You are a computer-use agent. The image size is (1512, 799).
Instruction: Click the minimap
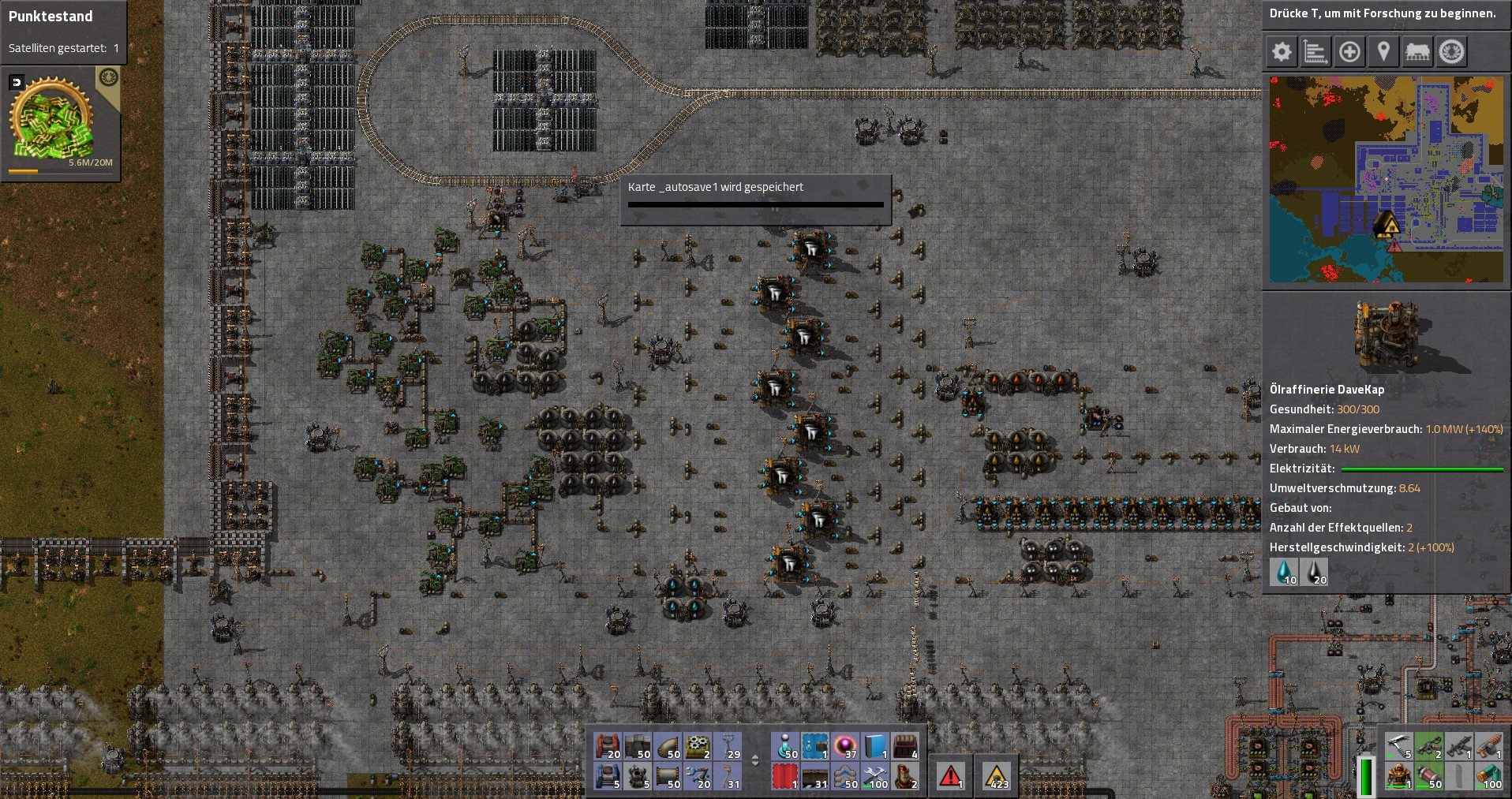1386,179
